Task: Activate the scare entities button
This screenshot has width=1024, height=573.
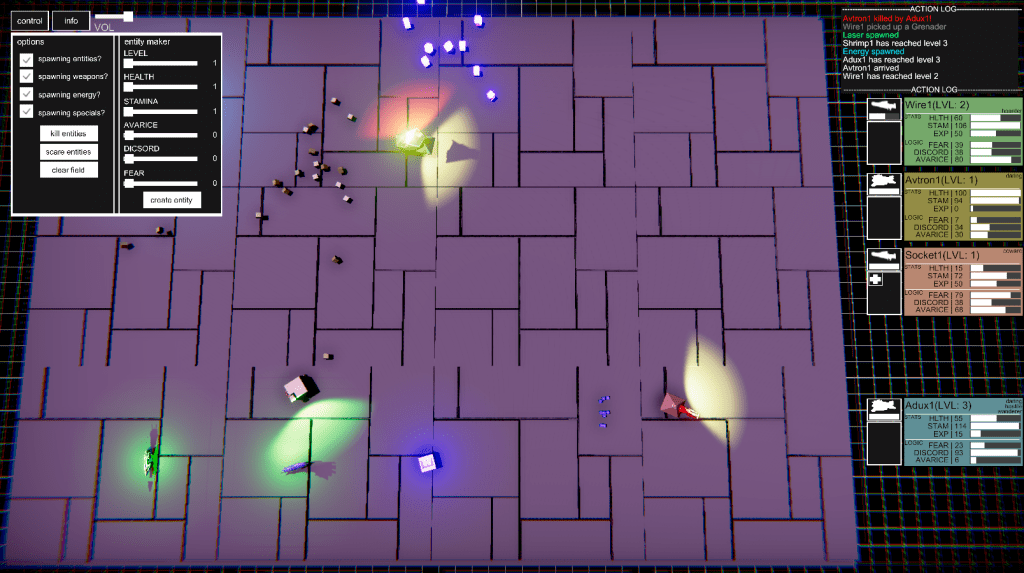Action: [x=68, y=152]
